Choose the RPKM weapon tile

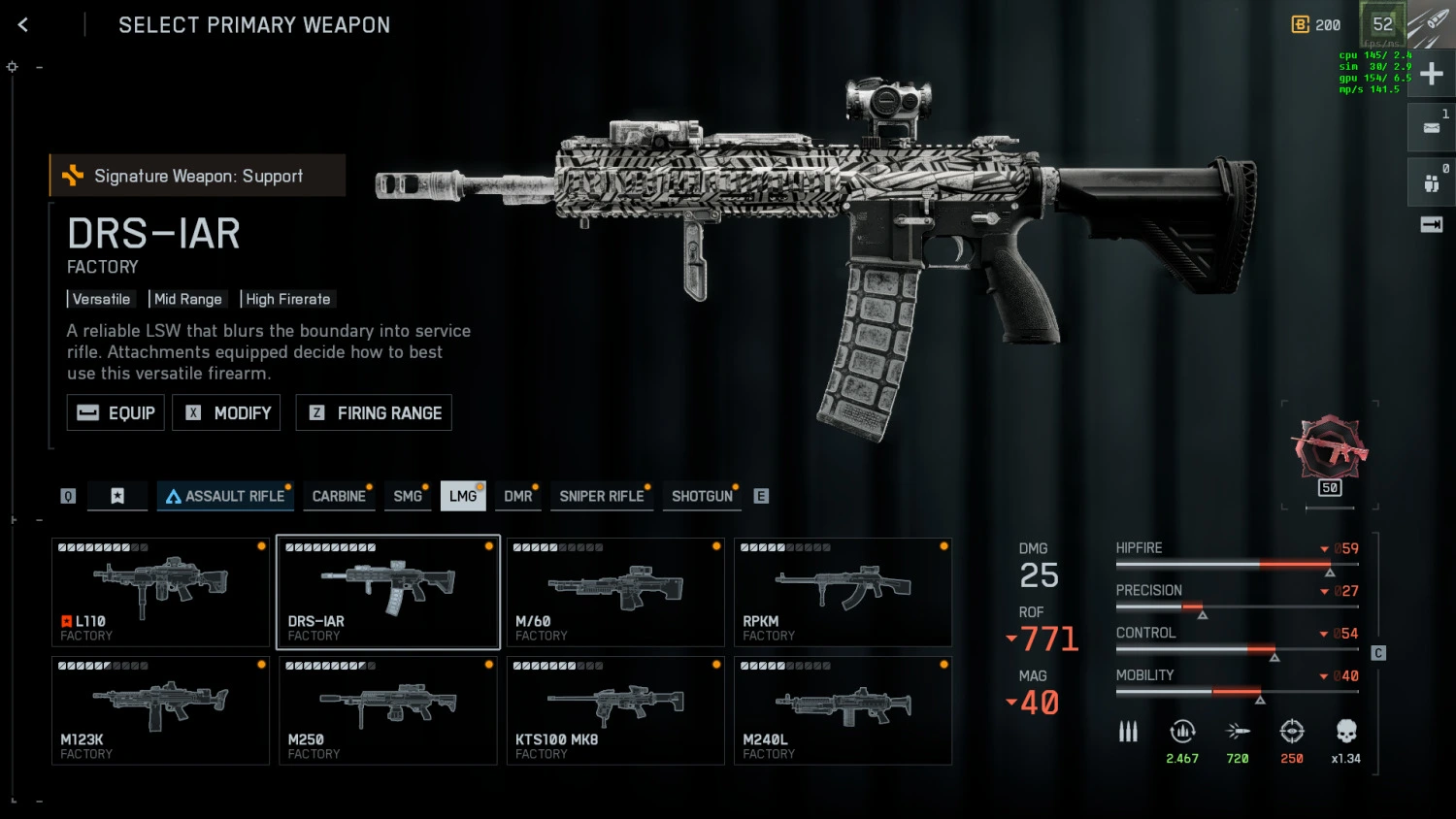tap(843, 592)
